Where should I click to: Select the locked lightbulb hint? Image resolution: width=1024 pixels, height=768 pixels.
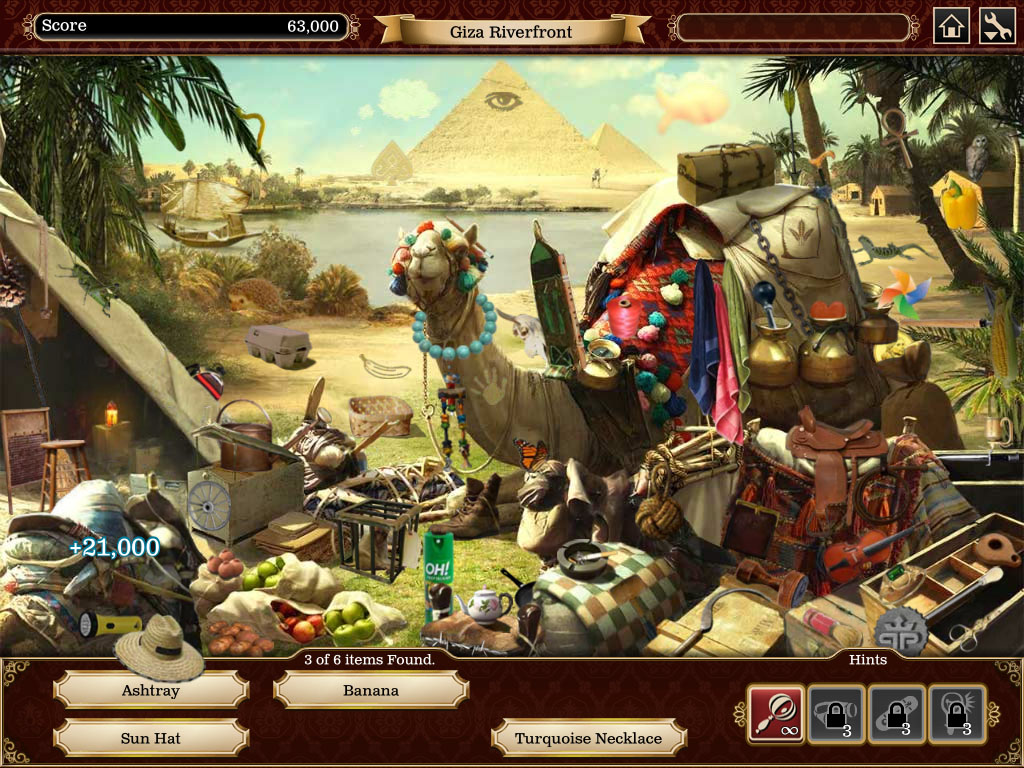(x=957, y=713)
